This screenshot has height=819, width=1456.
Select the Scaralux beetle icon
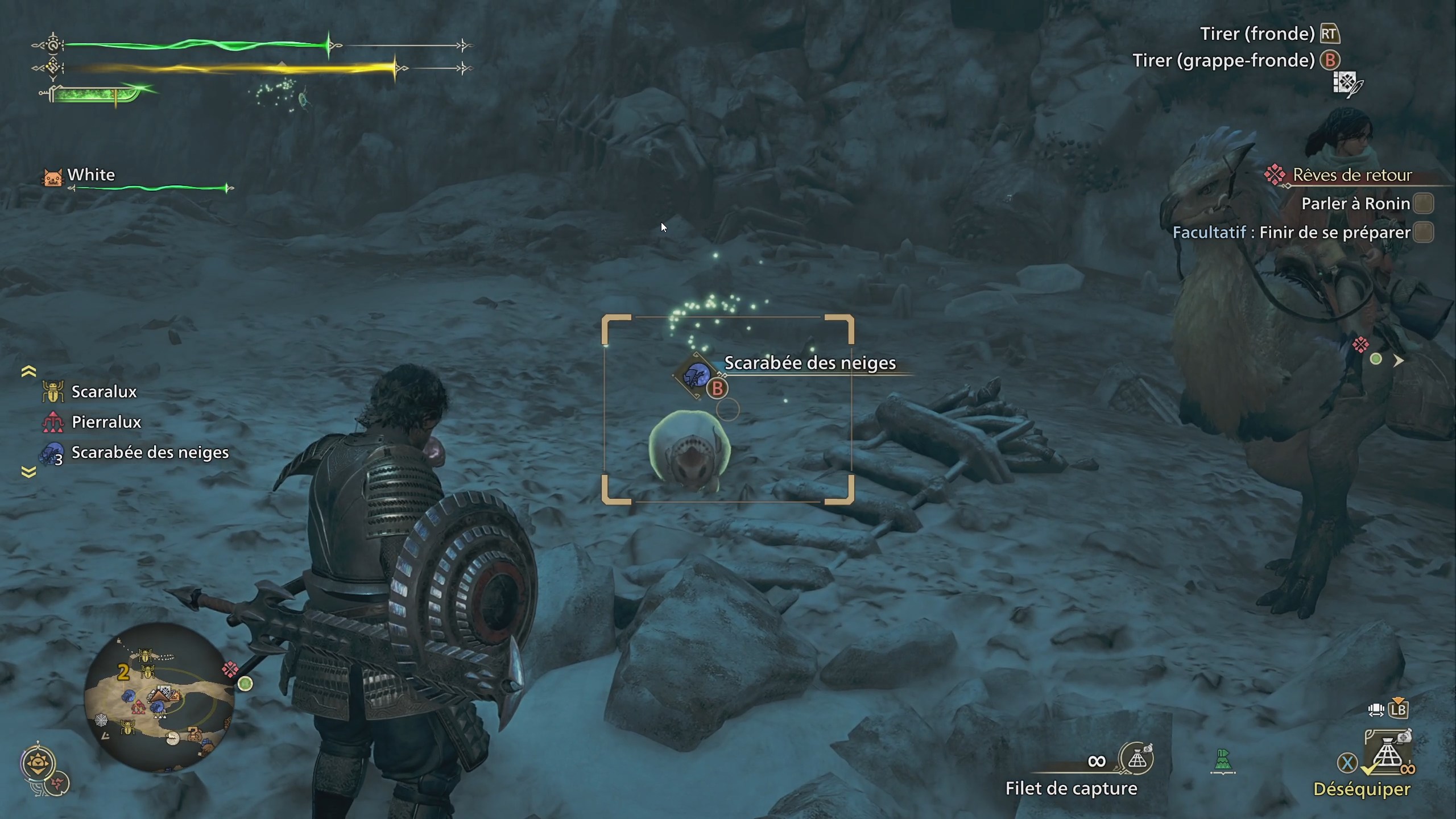click(54, 391)
